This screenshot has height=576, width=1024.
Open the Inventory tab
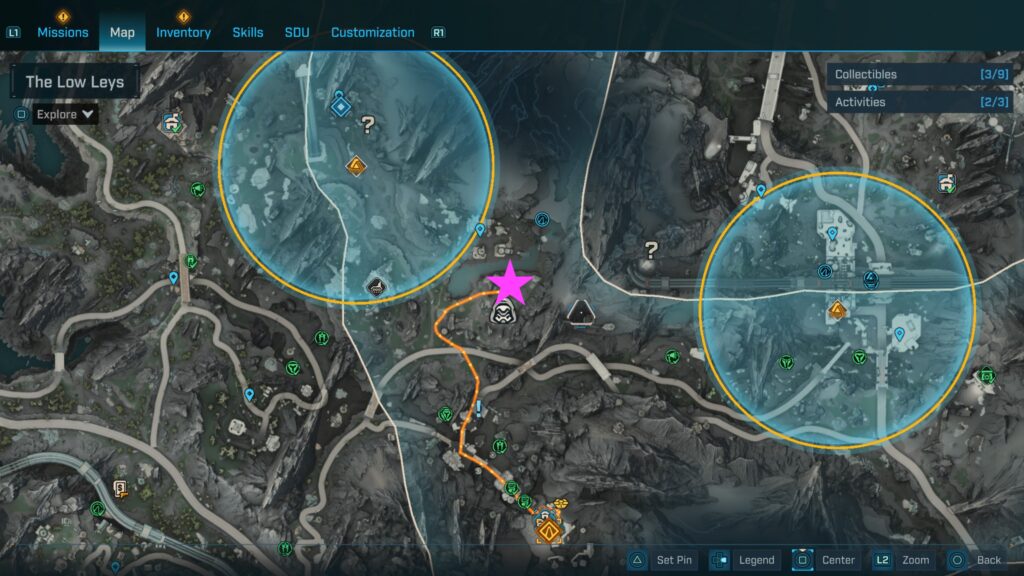click(x=183, y=32)
